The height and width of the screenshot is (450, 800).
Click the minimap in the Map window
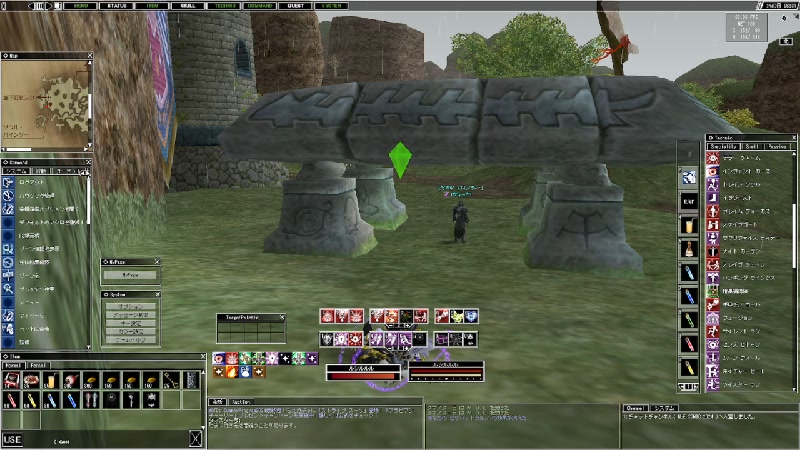click(46, 102)
